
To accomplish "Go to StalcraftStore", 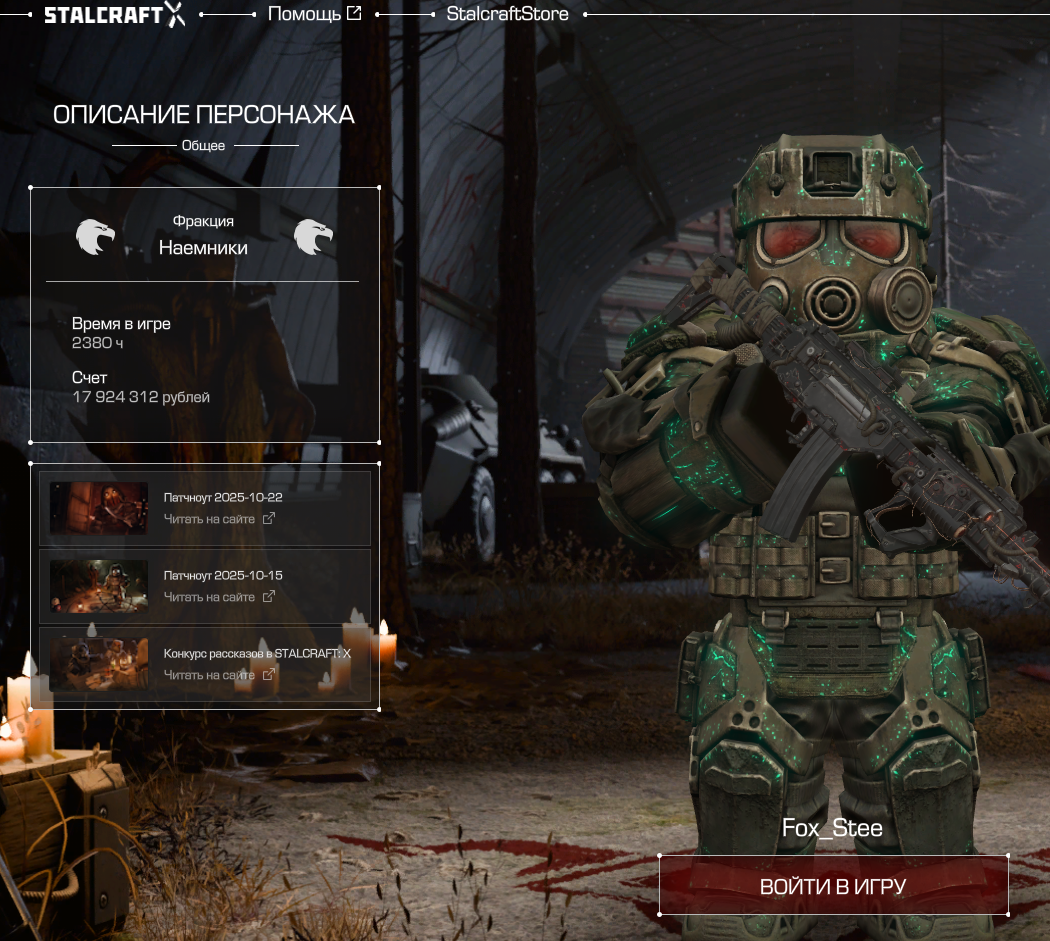I will (x=507, y=14).
